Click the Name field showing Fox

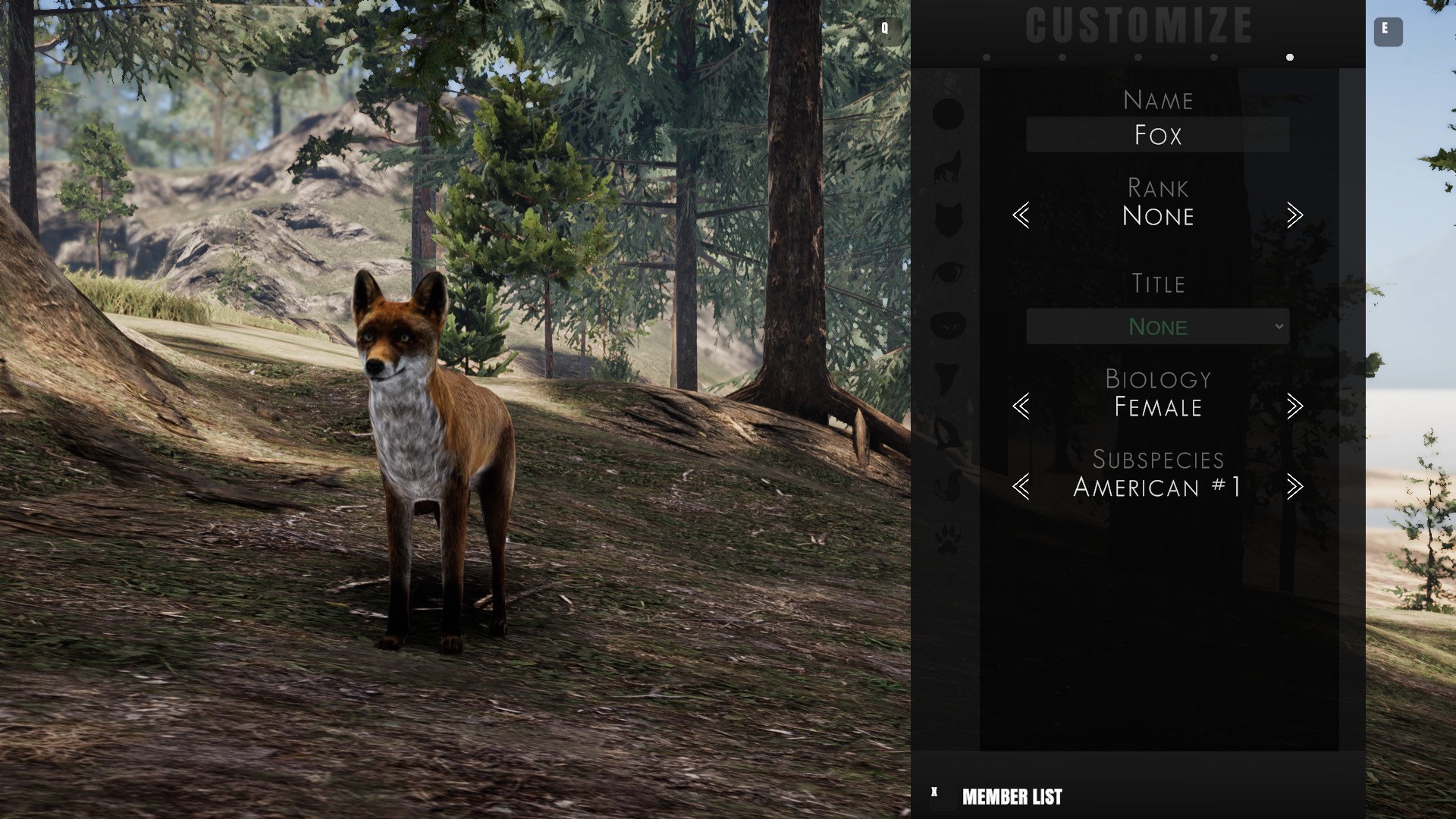click(x=1157, y=135)
